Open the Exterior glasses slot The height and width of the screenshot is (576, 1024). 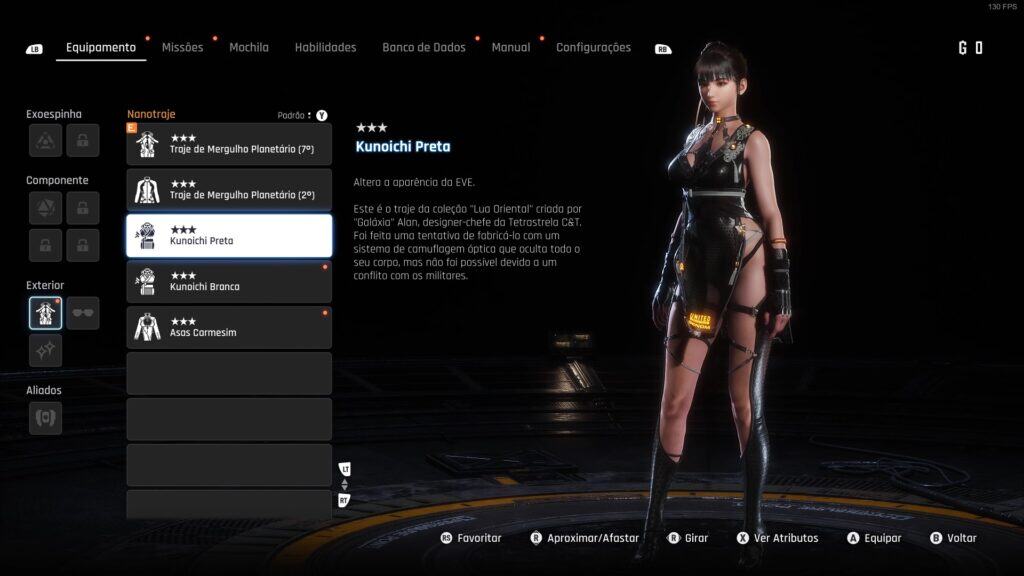(x=83, y=313)
